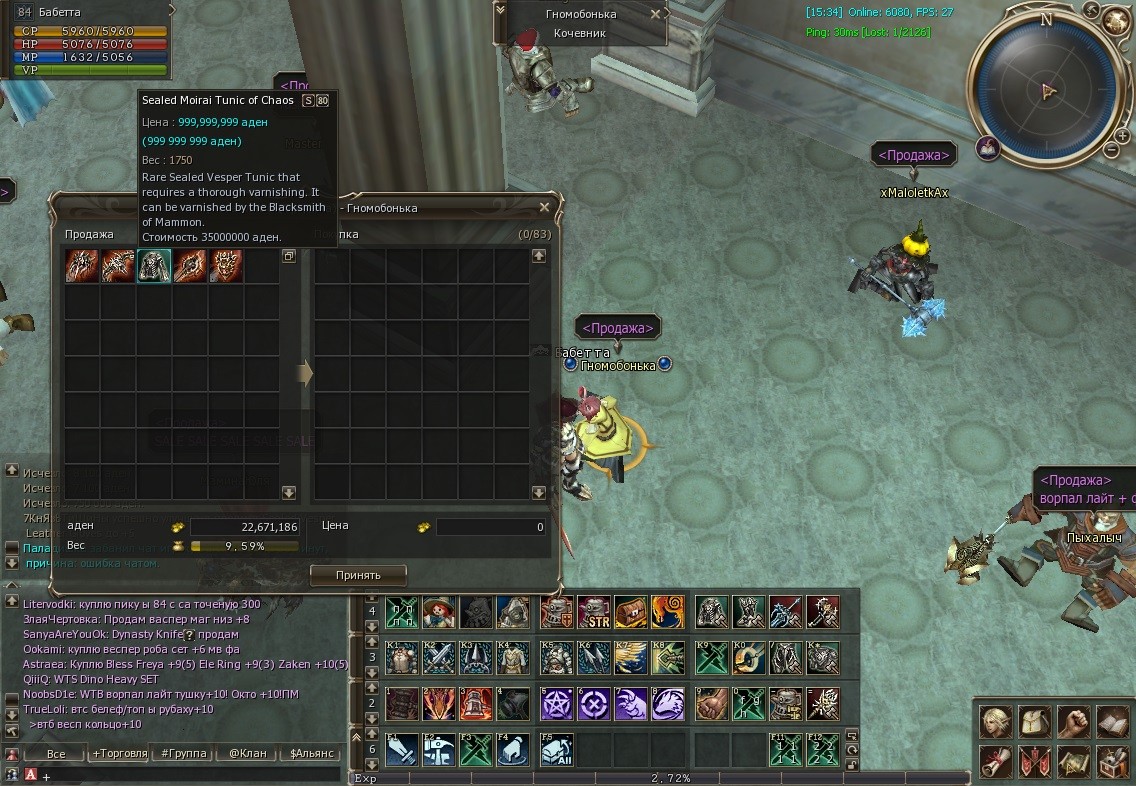Image resolution: width=1136 pixels, height=786 pixels.
Task: Zoom out the minimap with minus button
Action: 1110,150
